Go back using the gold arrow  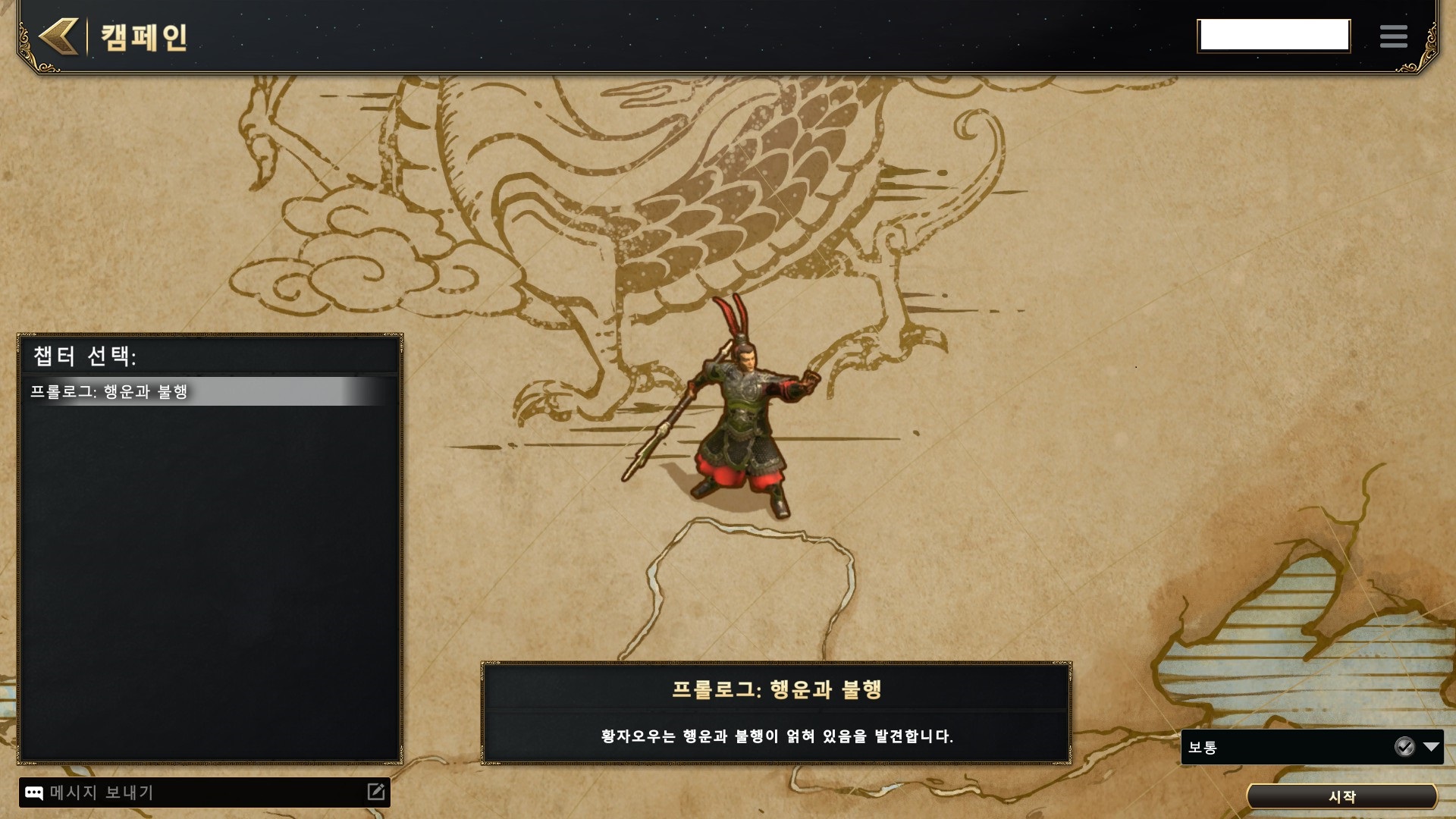point(59,36)
